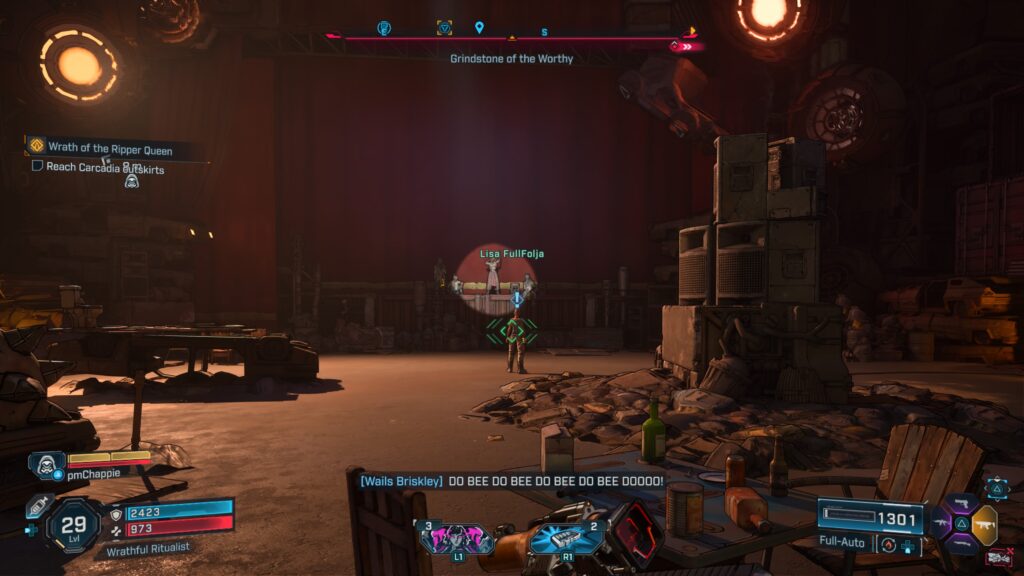Image resolution: width=1024 pixels, height=576 pixels.
Task: Switch to the bottom purple weapon slot
Action: pyautogui.click(x=962, y=545)
